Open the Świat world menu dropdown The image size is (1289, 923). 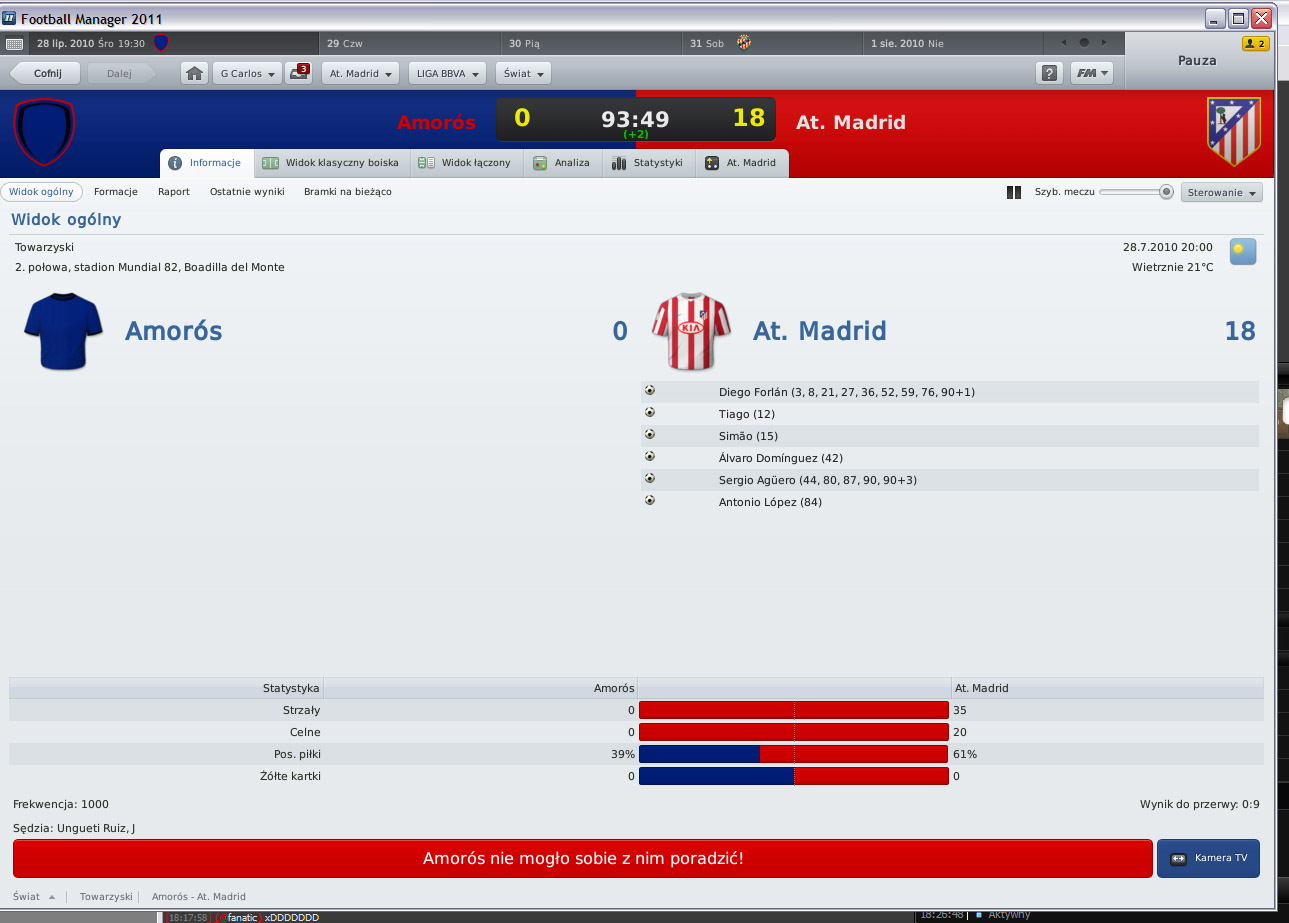pyautogui.click(x=523, y=73)
